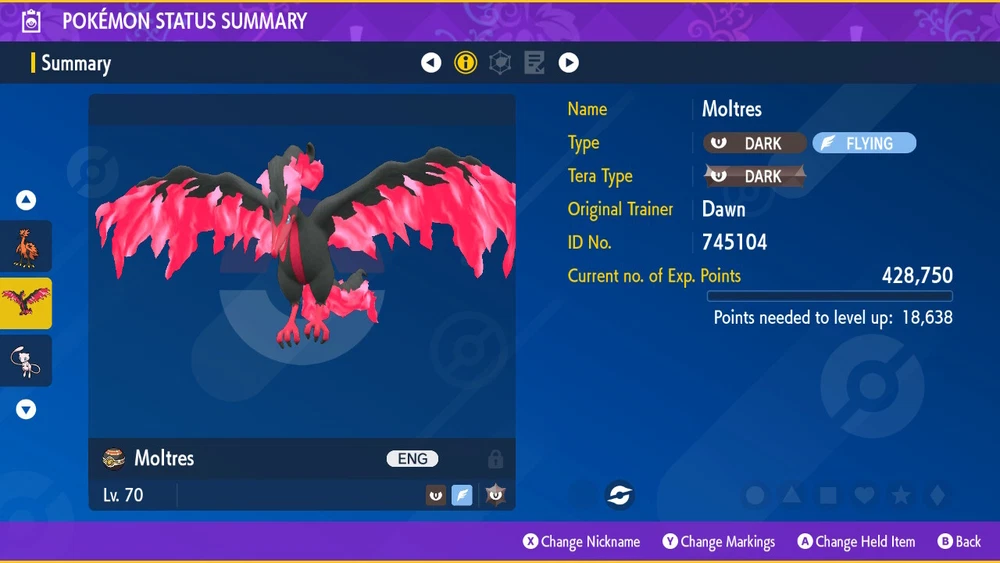The width and height of the screenshot is (1000, 563).
Task: Go to the previous summary page arrow
Action: [431, 63]
